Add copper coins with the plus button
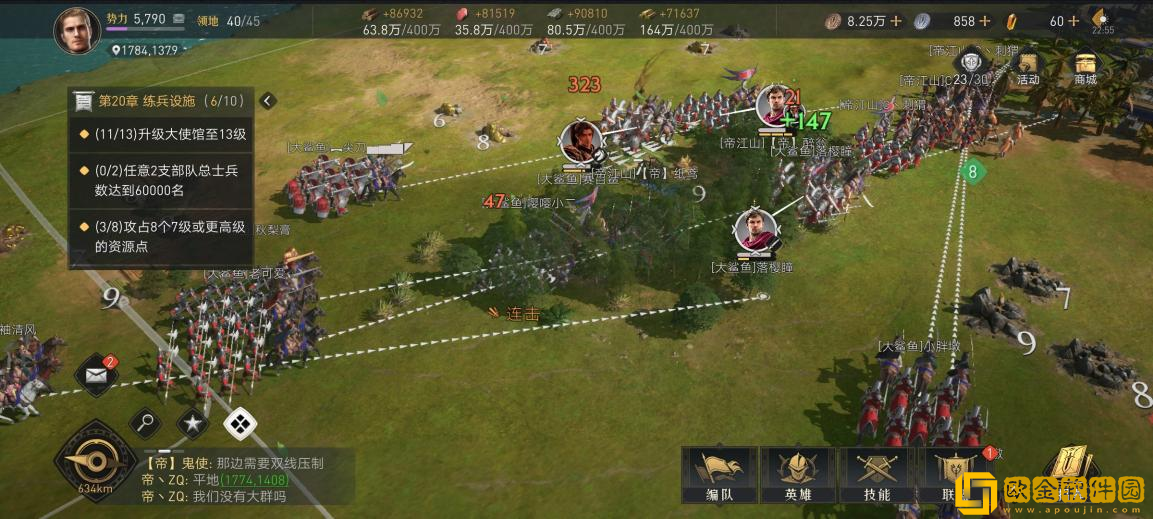1153x519 pixels. tap(895, 21)
